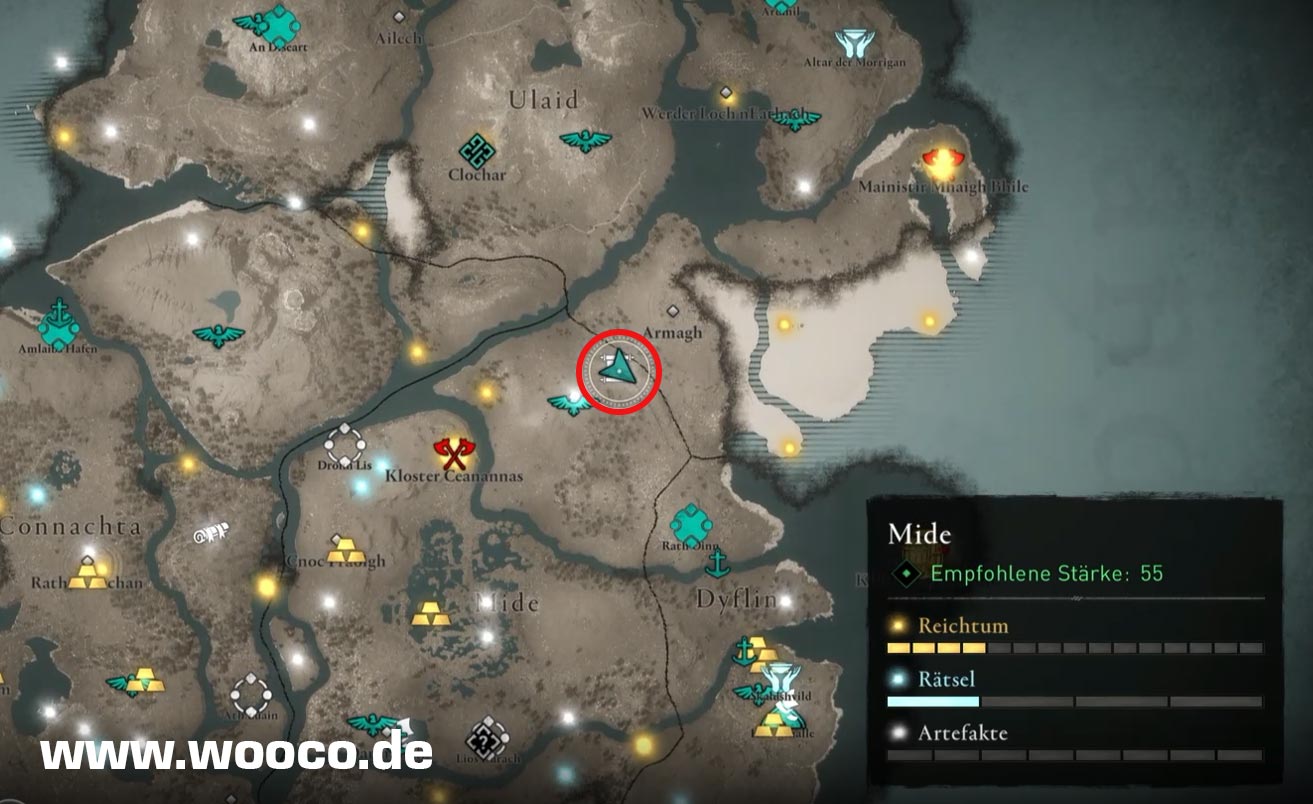The image size is (1313, 804).
Task: Click the gold ingot marker beside Mide label
Action: point(431,612)
